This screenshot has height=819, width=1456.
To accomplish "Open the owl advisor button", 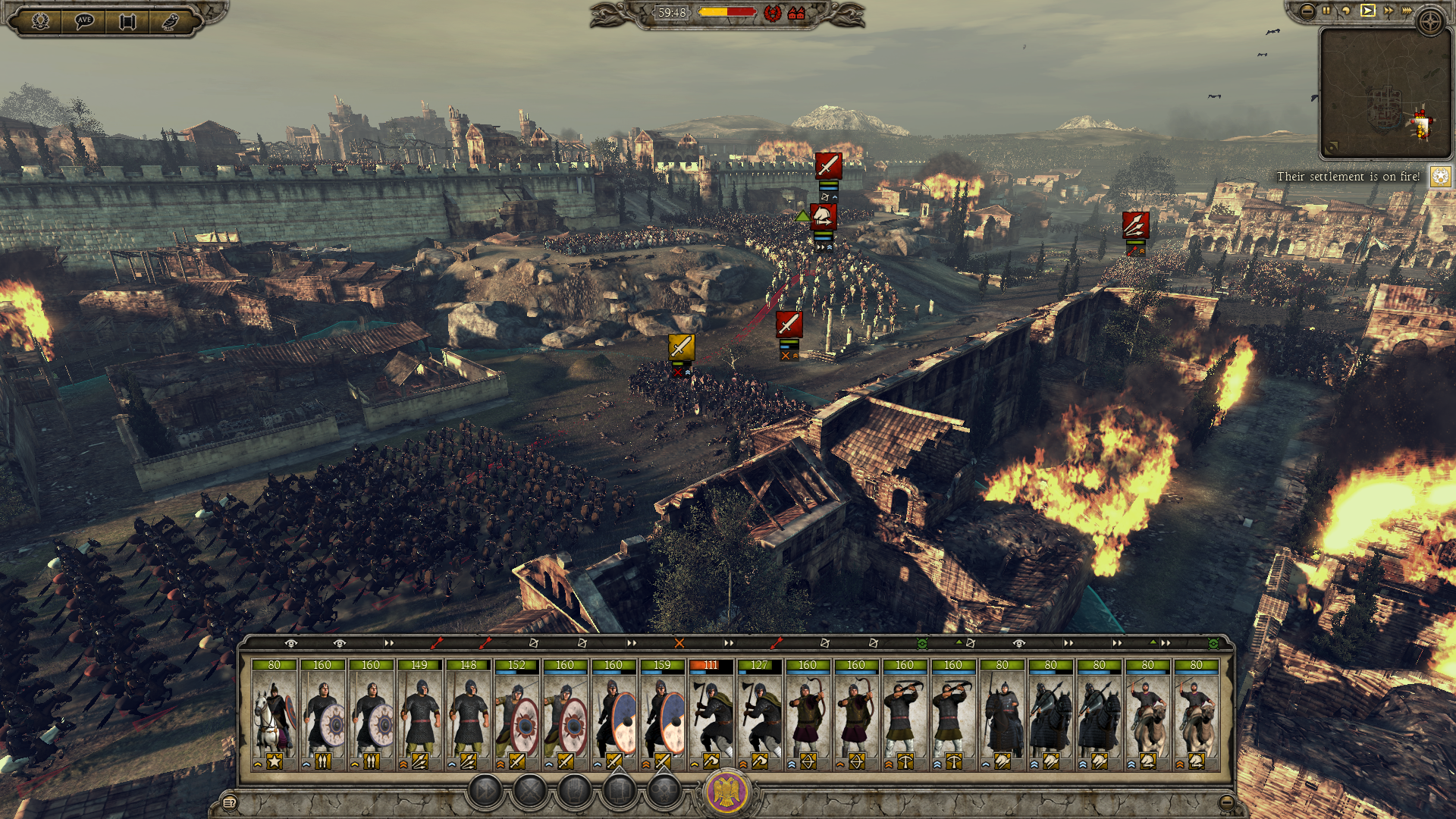I will pos(171,20).
